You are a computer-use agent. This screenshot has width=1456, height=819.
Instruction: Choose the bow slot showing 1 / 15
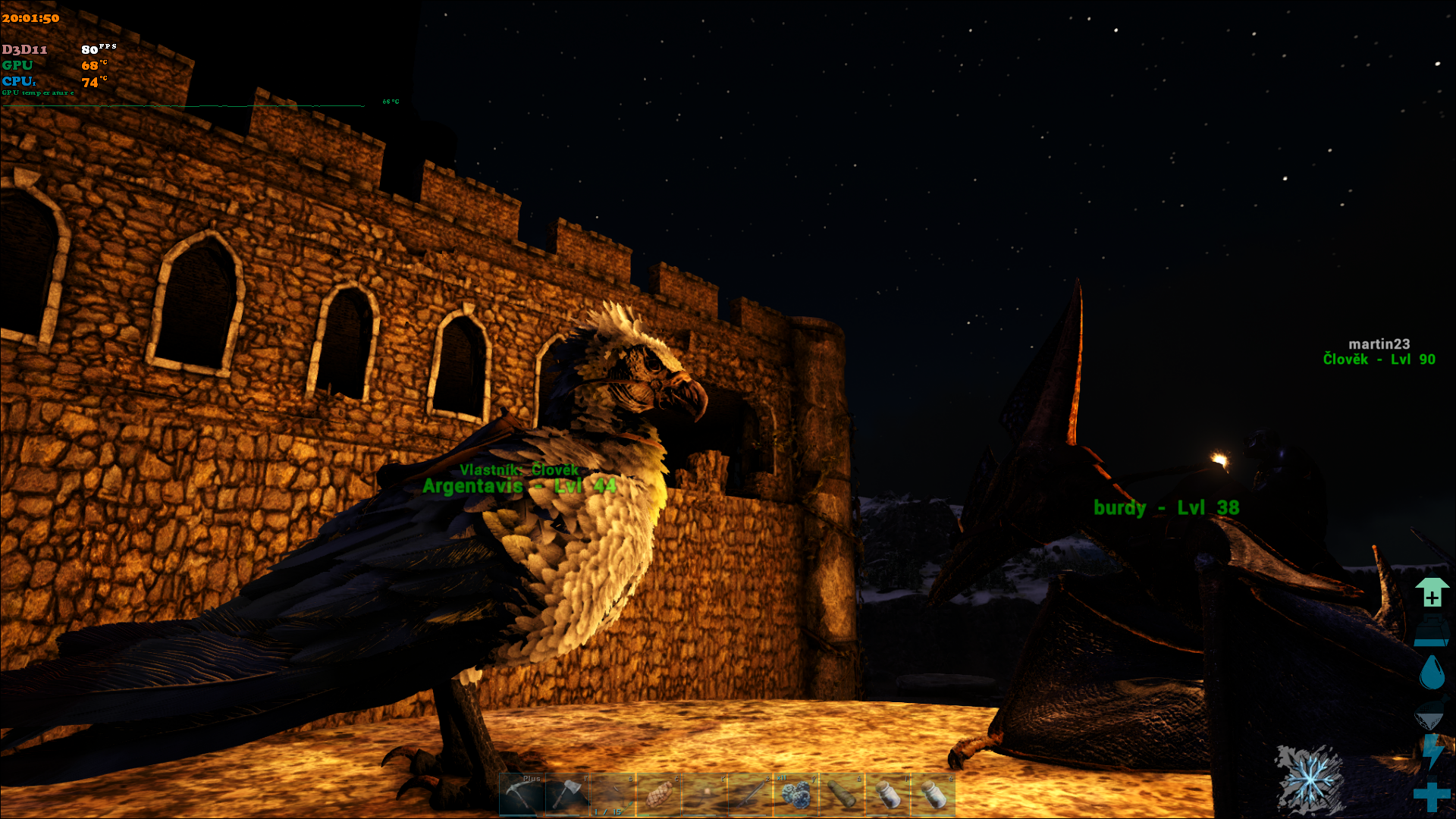[613, 795]
